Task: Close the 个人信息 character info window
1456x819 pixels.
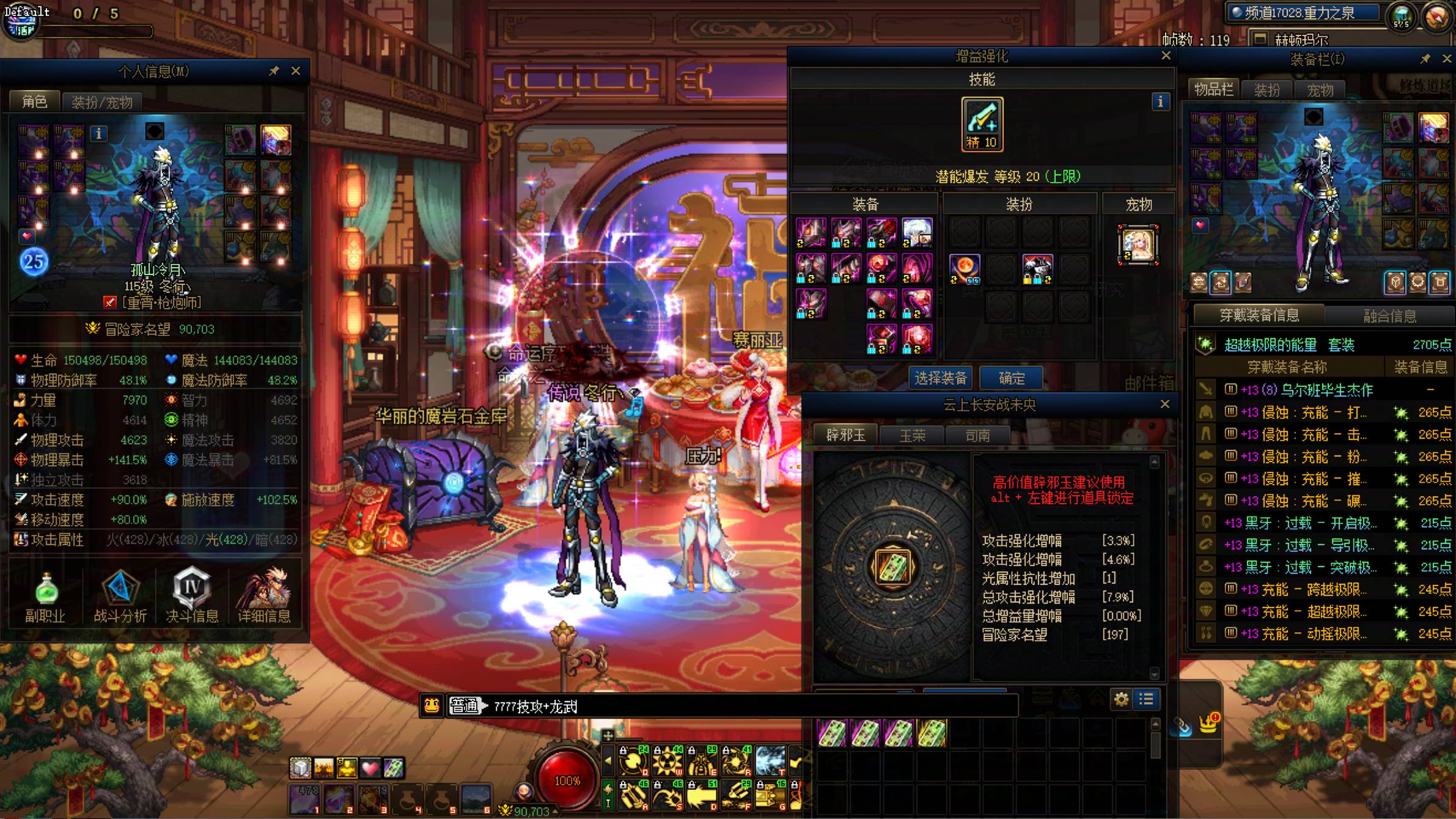Action: (296, 71)
